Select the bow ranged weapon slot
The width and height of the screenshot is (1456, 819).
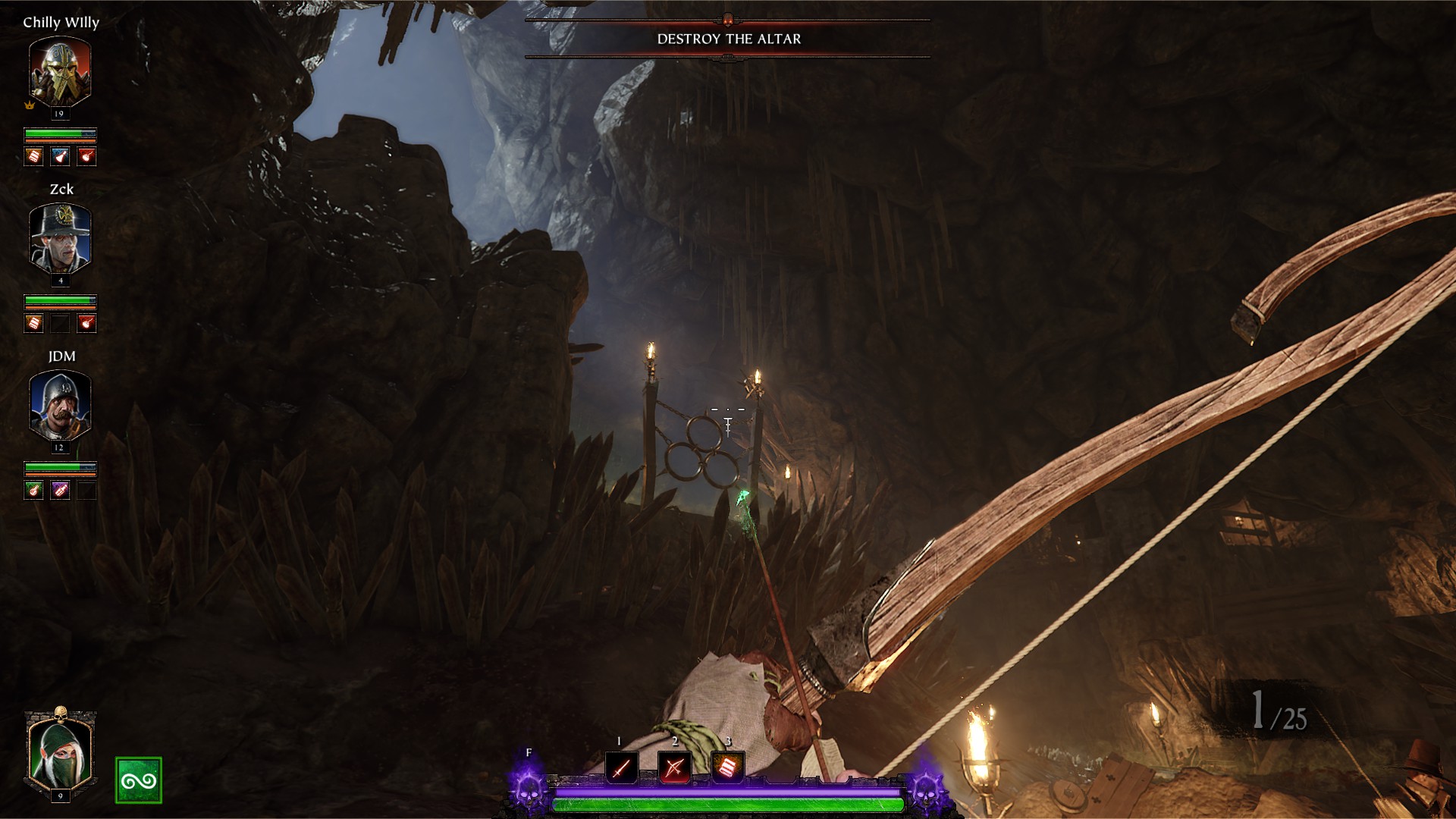(x=674, y=768)
